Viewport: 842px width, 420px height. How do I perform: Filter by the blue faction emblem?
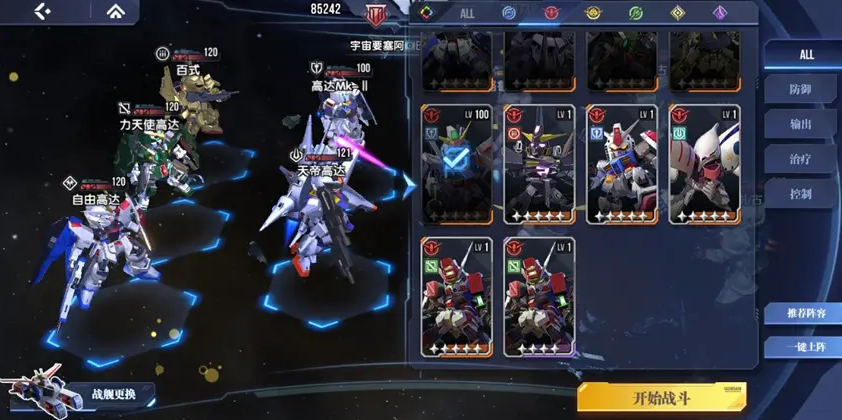point(508,13)
